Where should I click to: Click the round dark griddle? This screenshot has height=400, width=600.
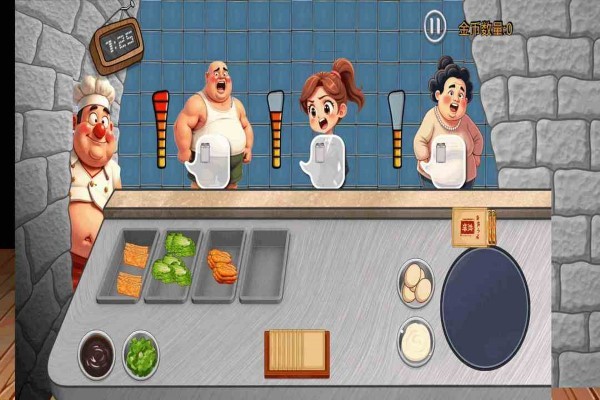485,308
